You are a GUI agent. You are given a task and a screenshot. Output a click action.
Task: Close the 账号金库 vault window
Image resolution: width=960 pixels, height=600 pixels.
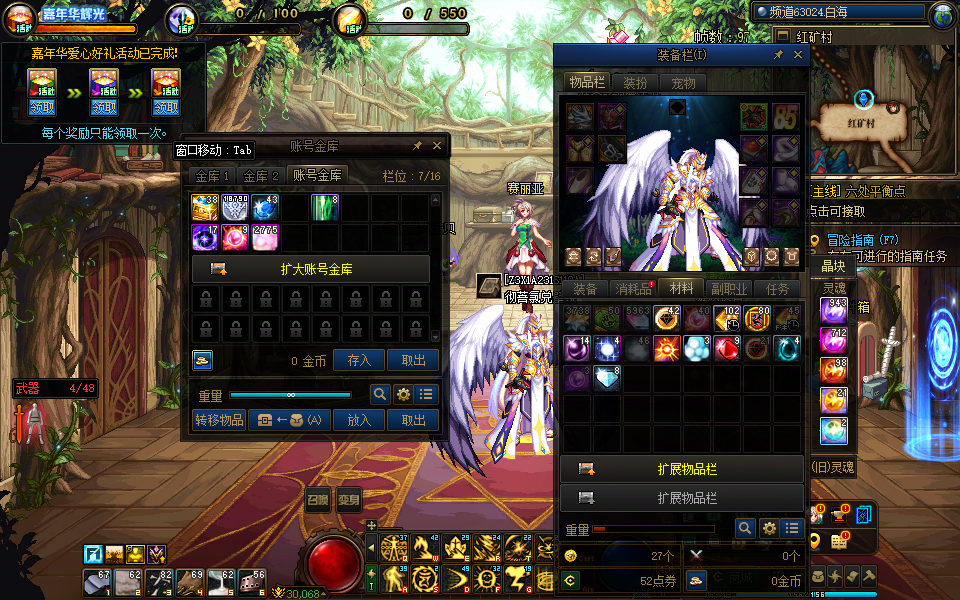pos(436,146)
